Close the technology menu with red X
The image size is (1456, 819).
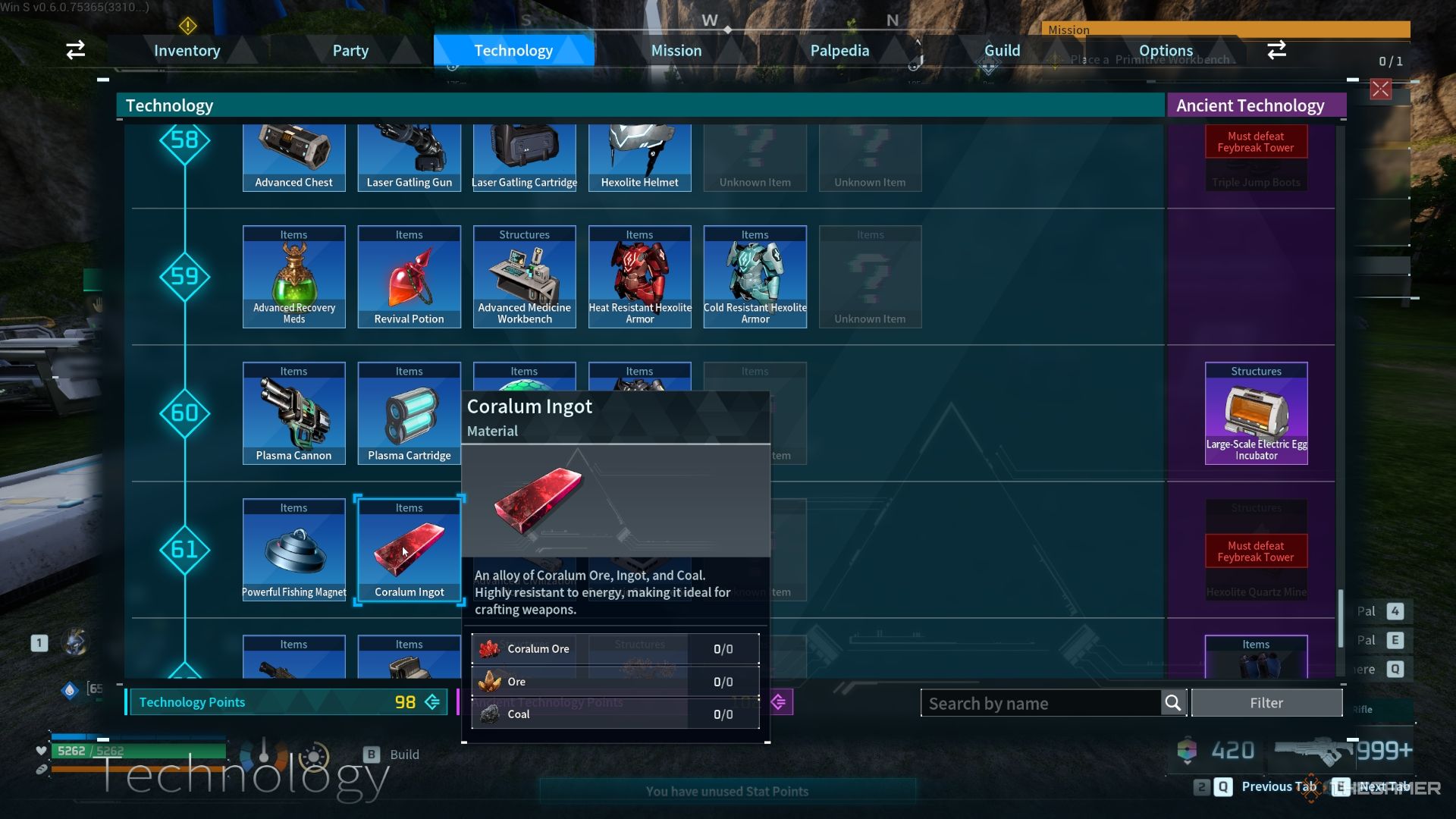click(1380, 89)
